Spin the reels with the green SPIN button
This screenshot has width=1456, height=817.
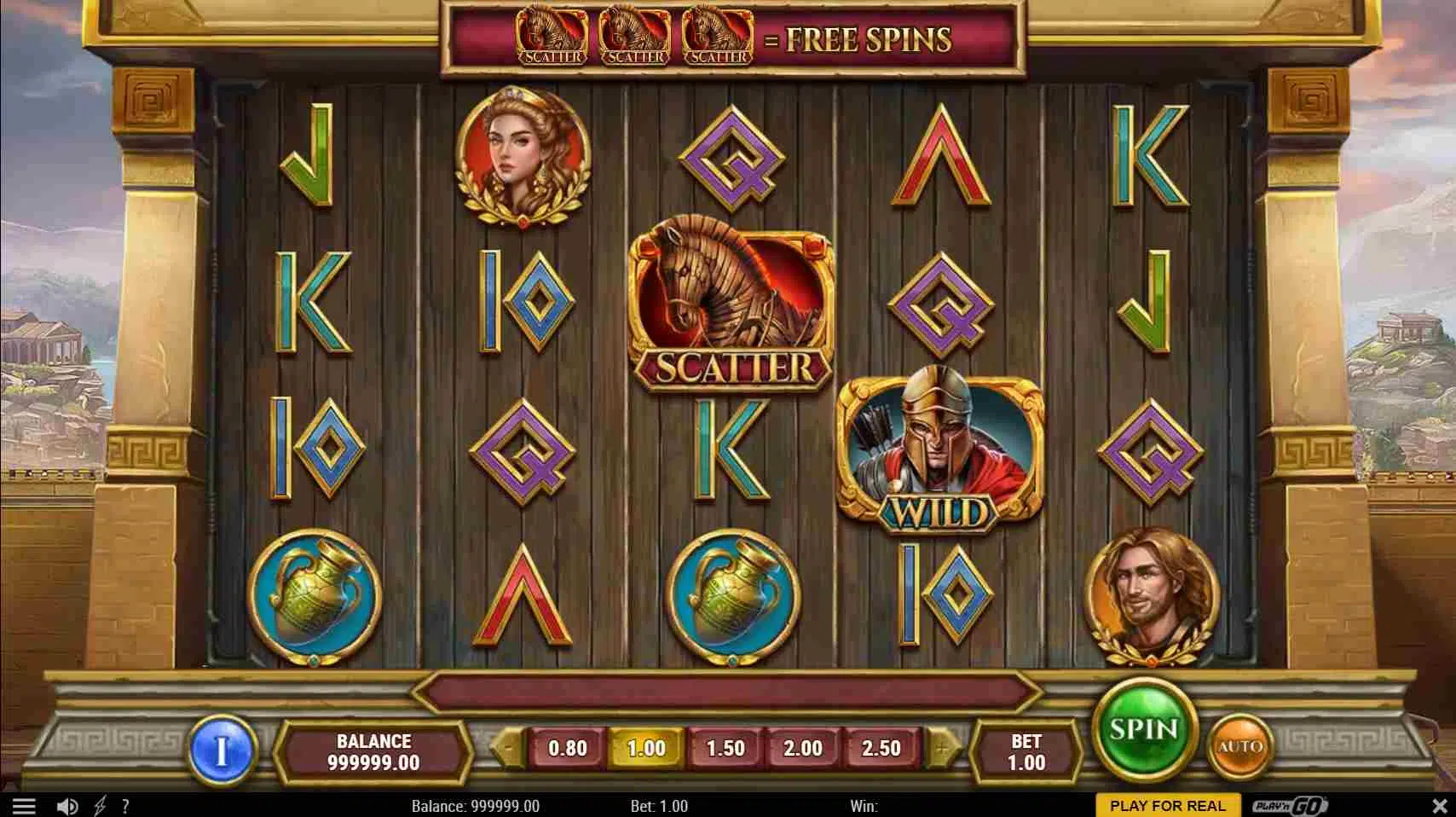(1143, 729)
